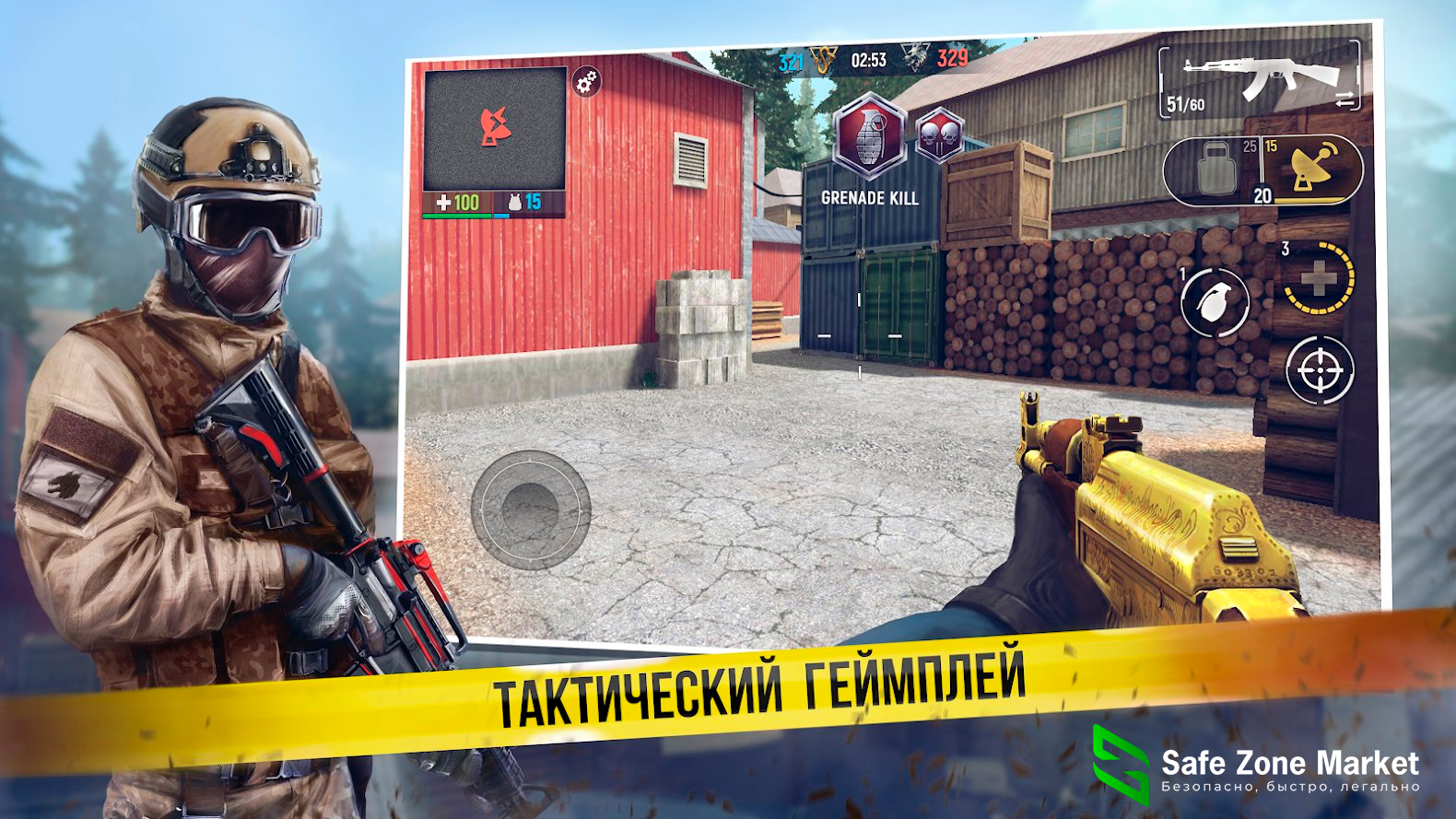This screenshot has width=1456, height=819.
Task: Open the in-game settings gear
Action: coord(585,81)
